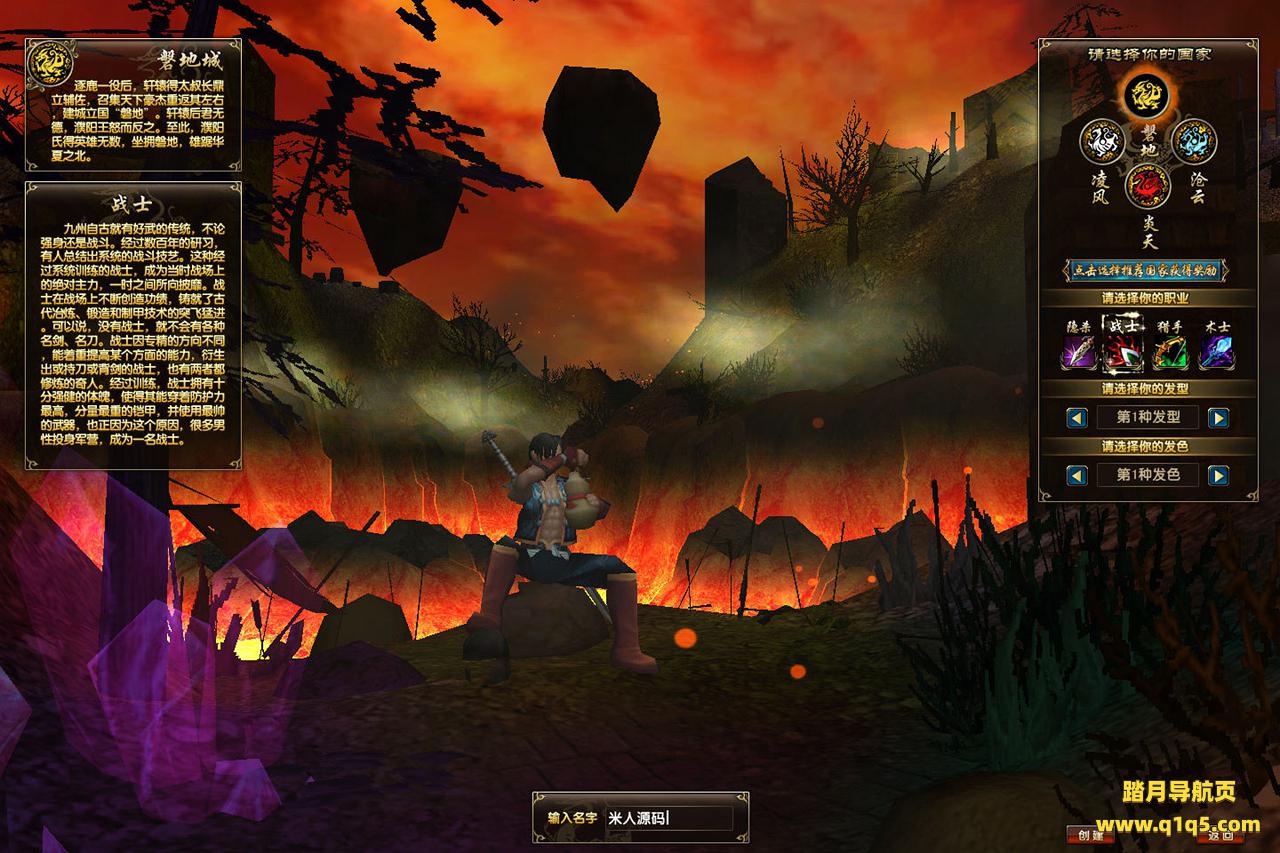Go back with the 返回 button
Screen dimensions: 1280x853
point(1220,835)
